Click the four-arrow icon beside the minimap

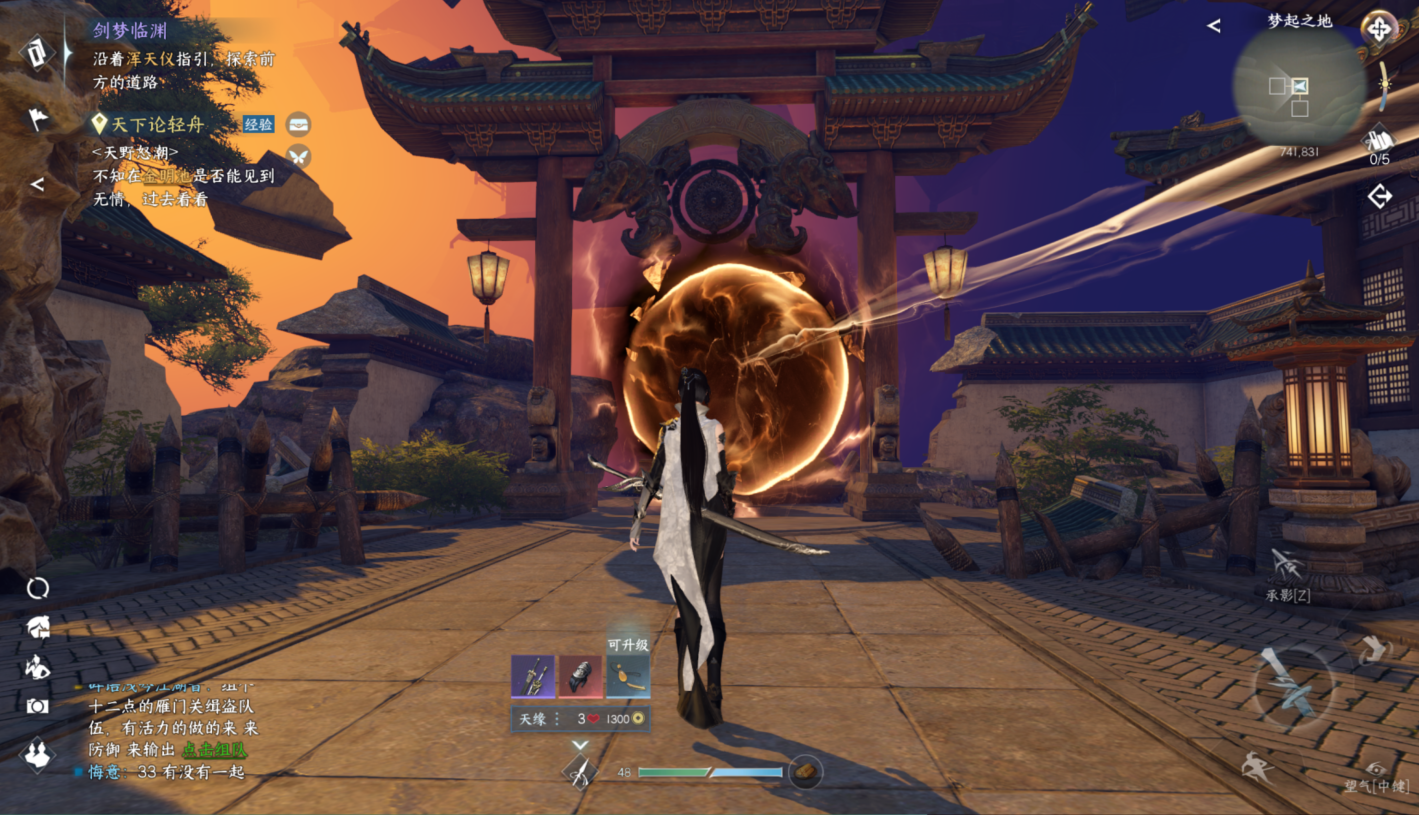1378,28
